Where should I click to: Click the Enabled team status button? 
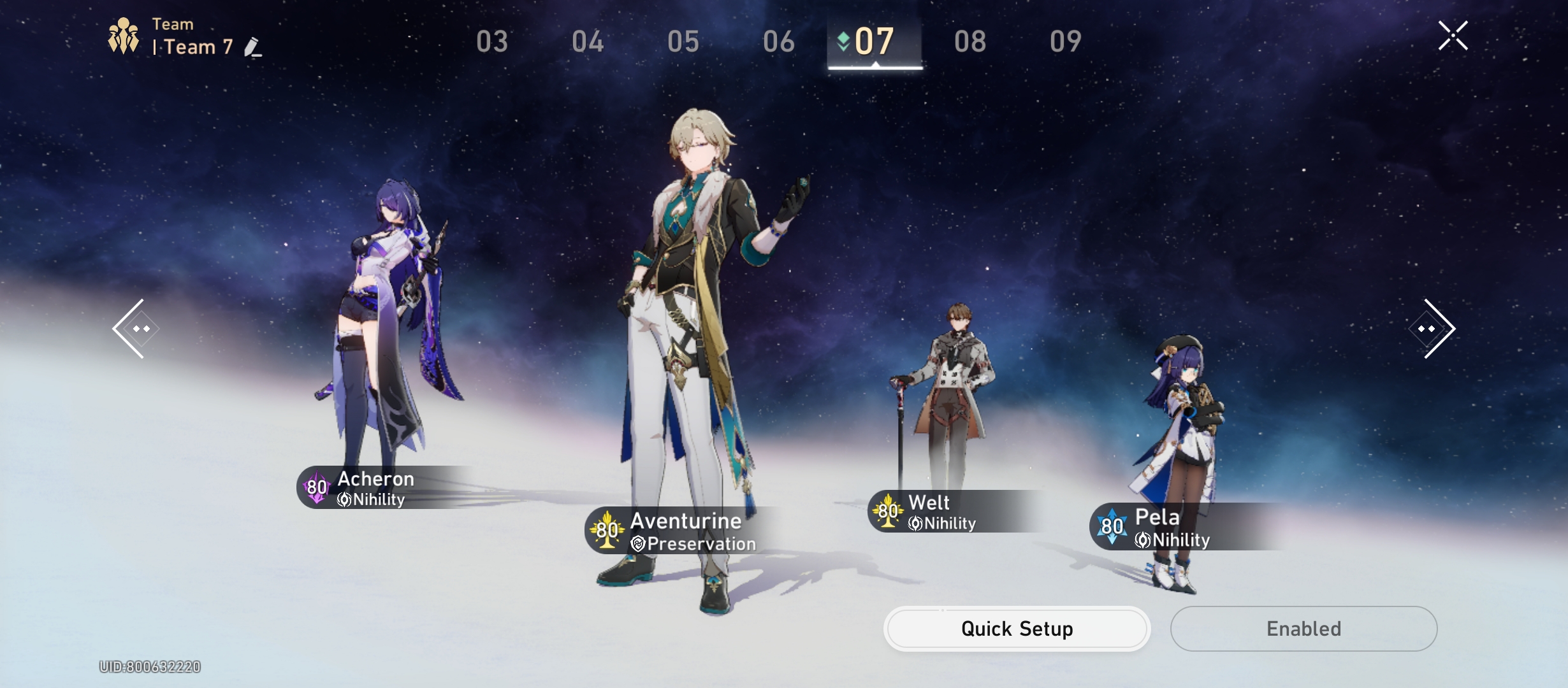(1303, 629)
